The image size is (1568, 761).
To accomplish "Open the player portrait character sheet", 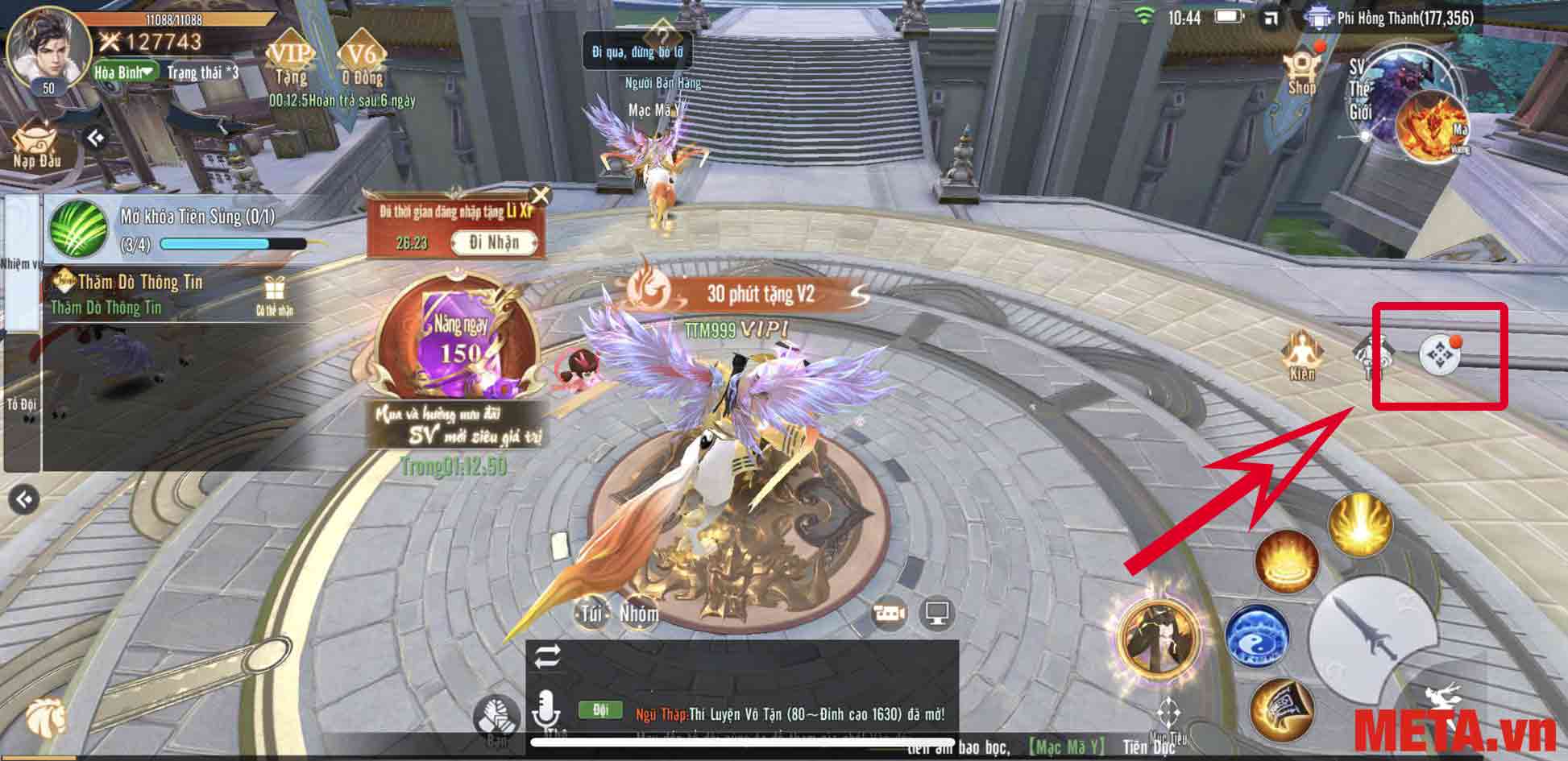I will point(48,47).
